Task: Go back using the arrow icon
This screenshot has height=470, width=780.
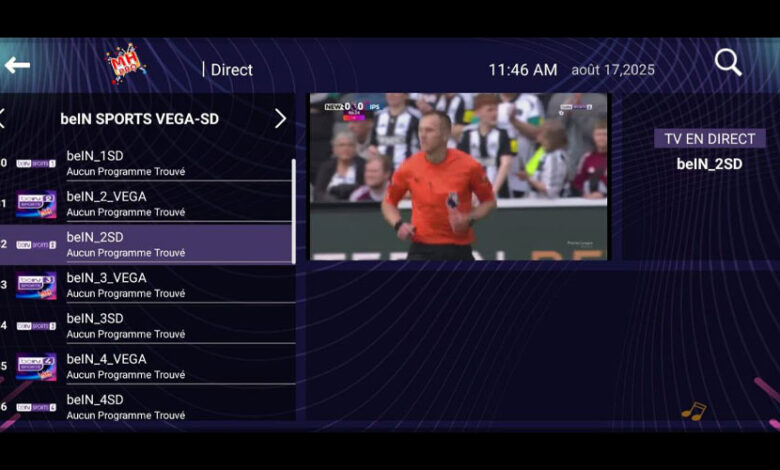Action: point(17,66)
